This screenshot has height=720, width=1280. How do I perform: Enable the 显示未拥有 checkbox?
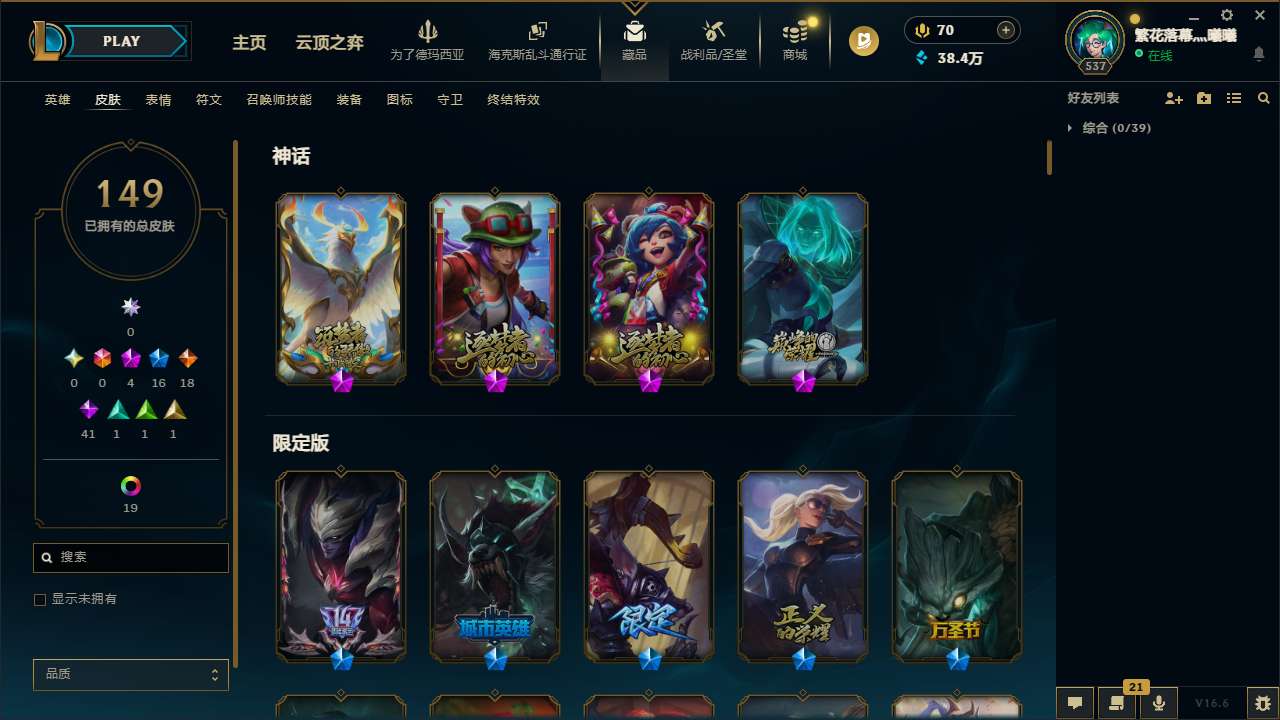point(40,599)
